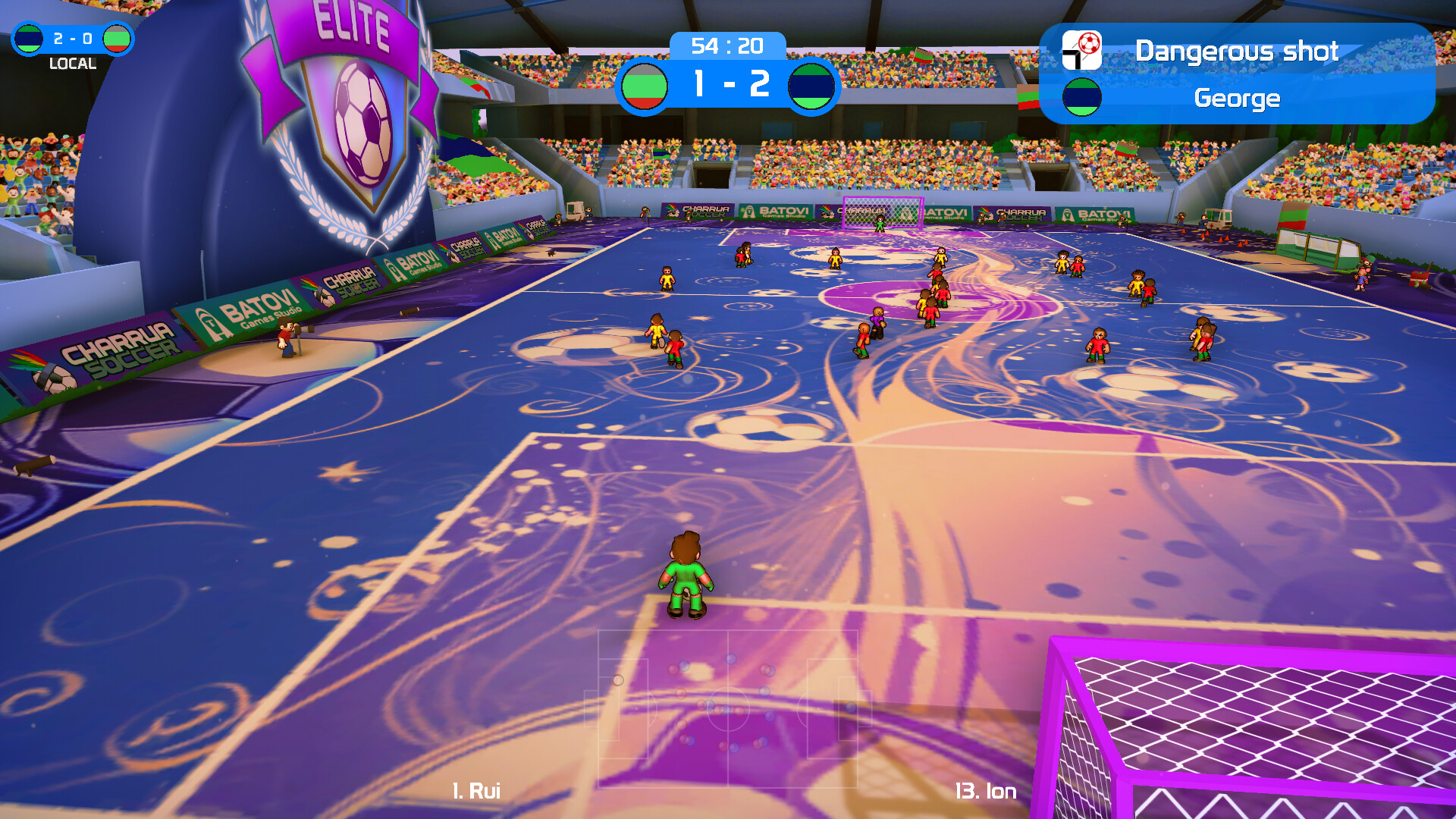Select the green-blue team badge in the scoreboard
1456x819 pixels.
click(811, 86)
